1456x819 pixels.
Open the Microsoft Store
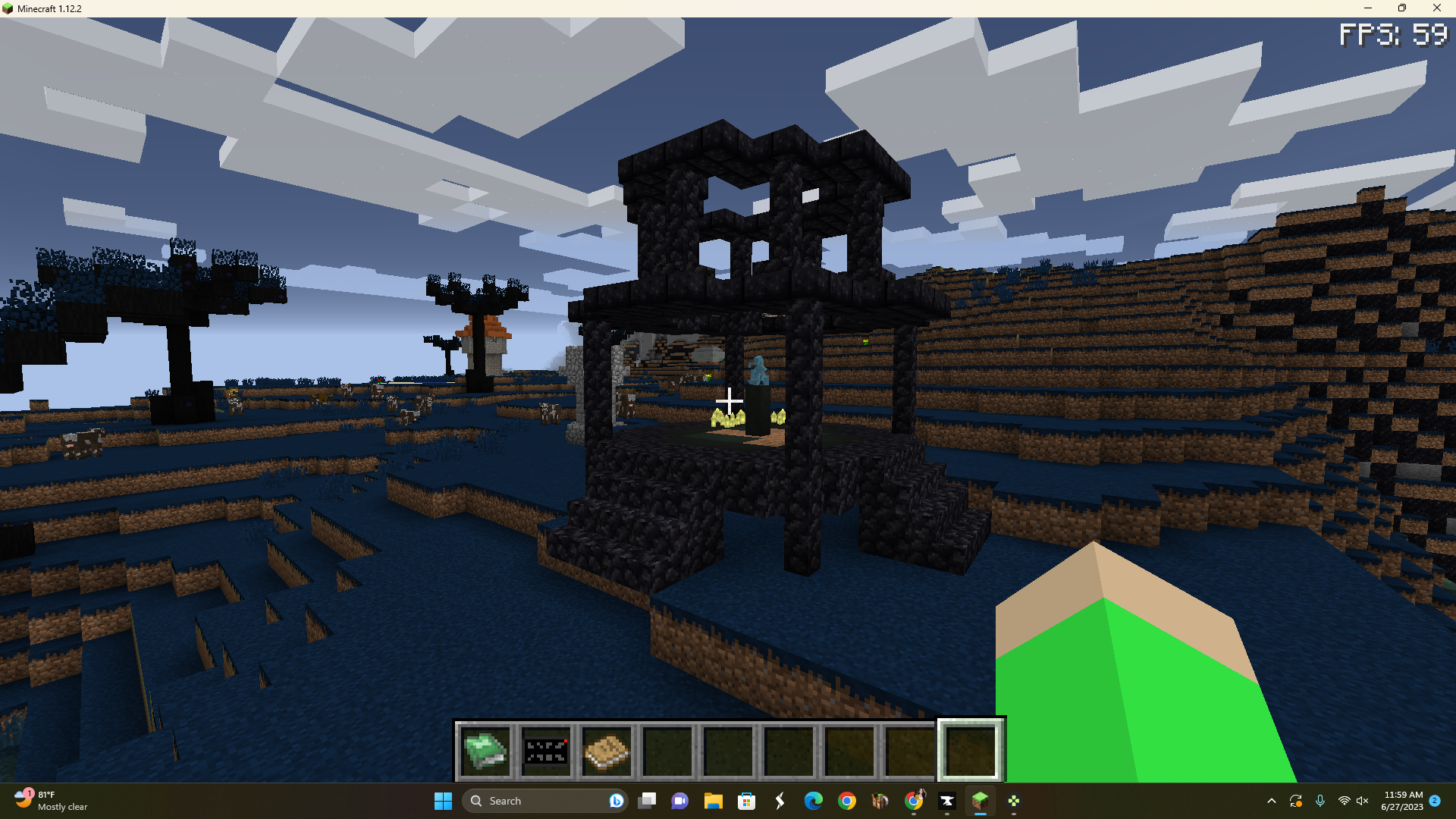click(747, 801)
